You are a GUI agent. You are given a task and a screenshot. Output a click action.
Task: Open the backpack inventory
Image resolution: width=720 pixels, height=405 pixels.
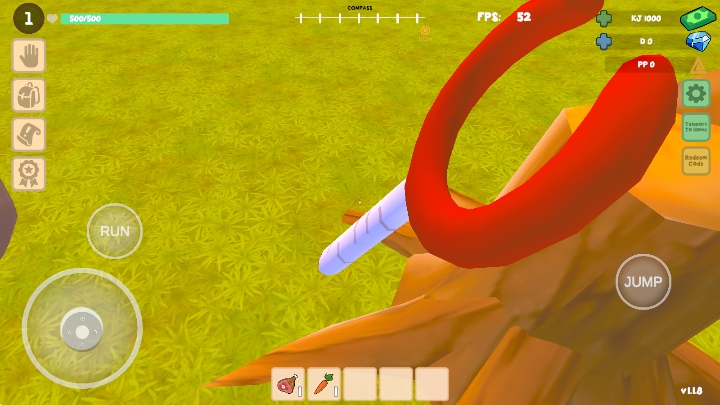pyautogui.click(x=28, y=96)
